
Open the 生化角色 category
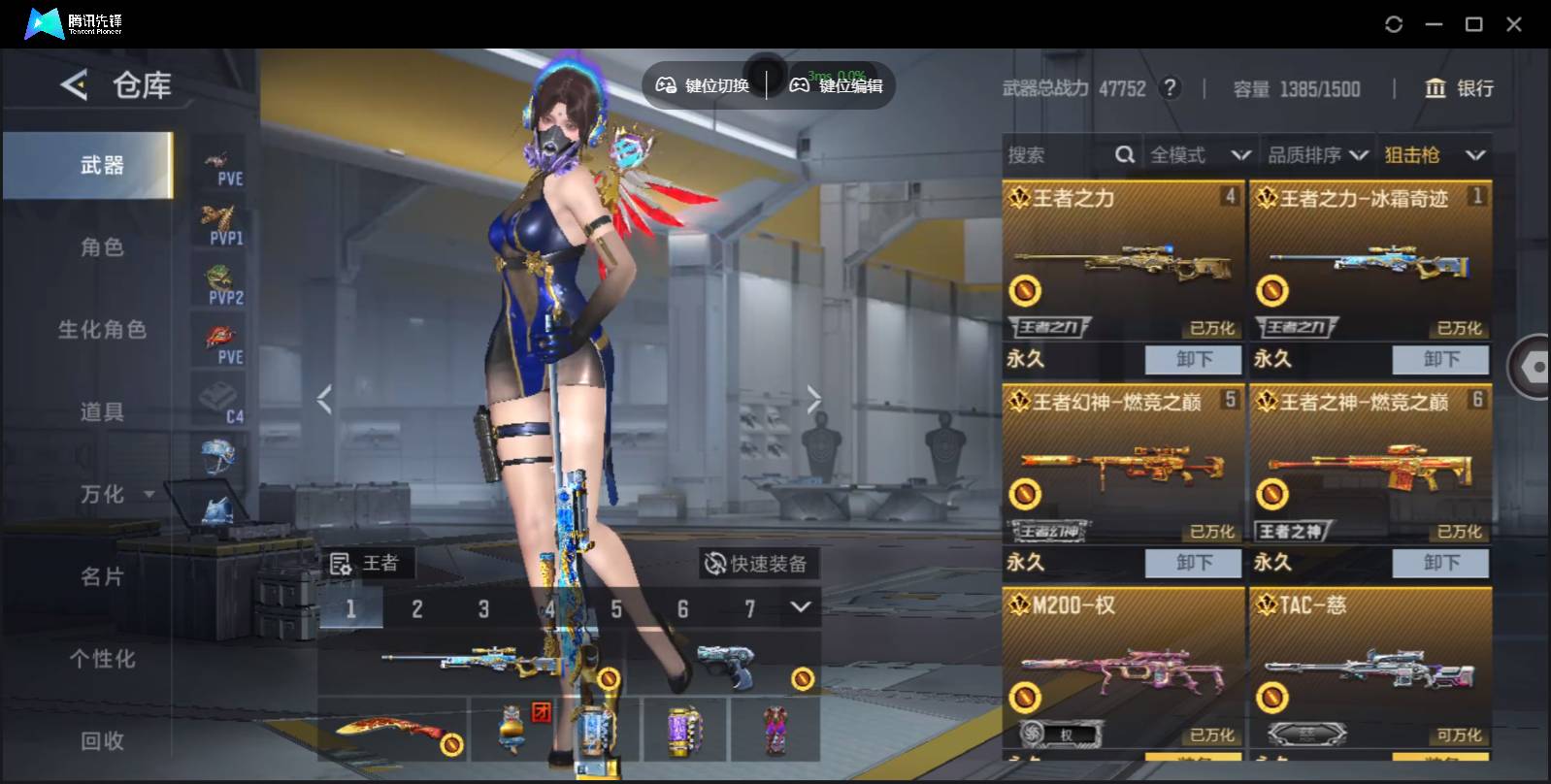(102, 330)
